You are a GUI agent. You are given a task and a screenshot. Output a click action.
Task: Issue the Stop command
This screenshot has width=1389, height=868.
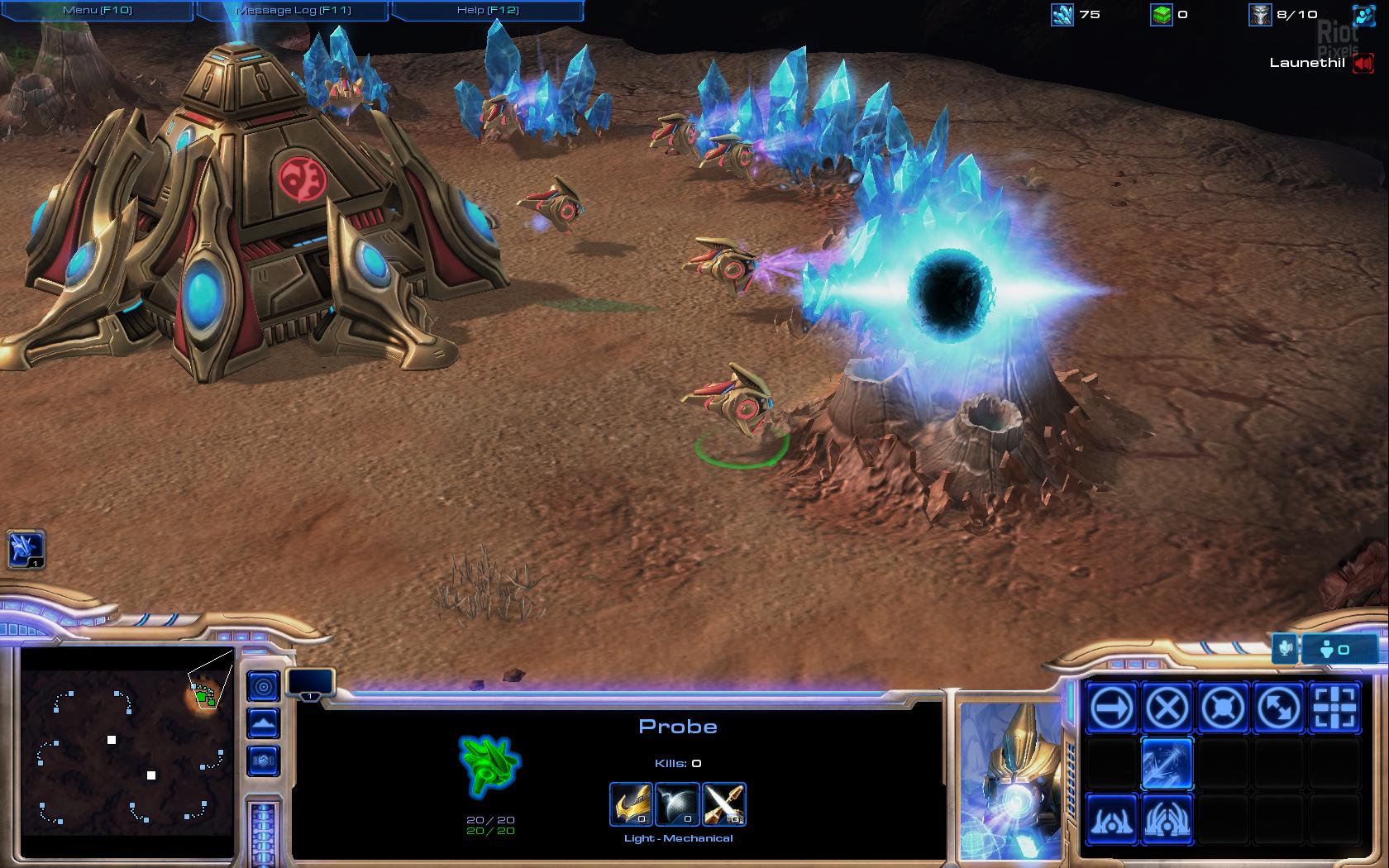(1167, 708)
